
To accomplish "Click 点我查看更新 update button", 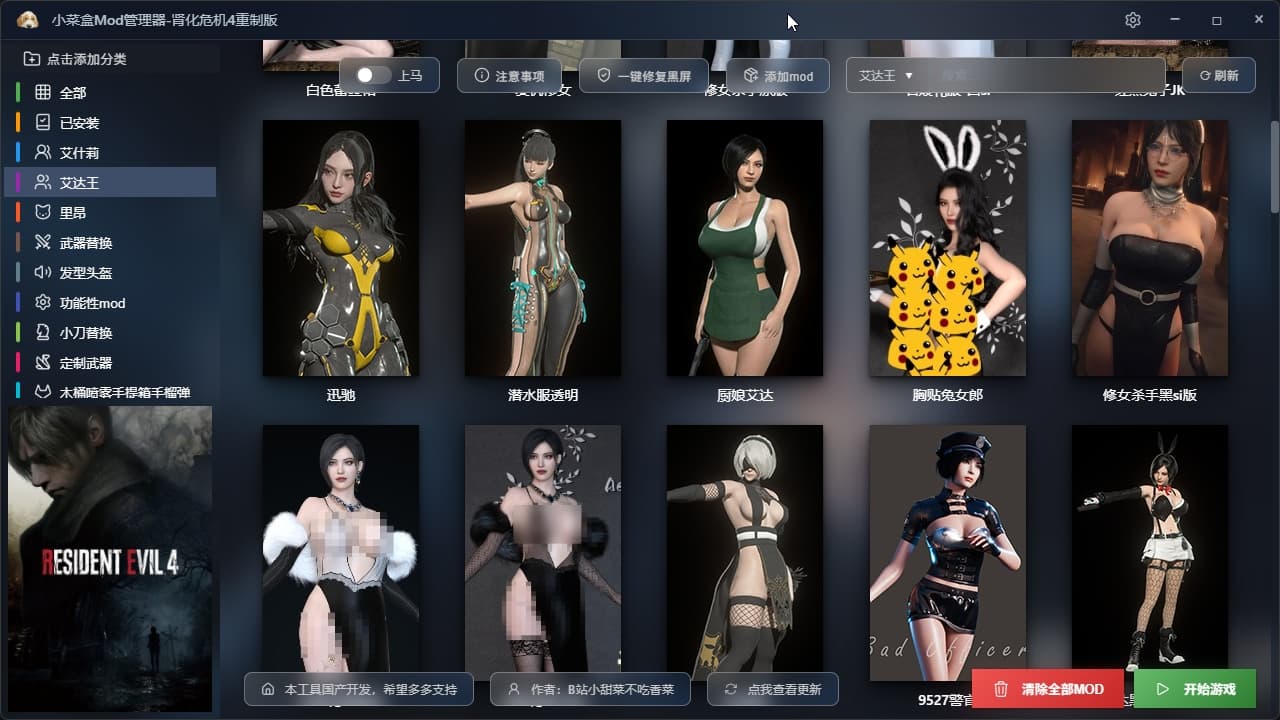I will point(772,689).
